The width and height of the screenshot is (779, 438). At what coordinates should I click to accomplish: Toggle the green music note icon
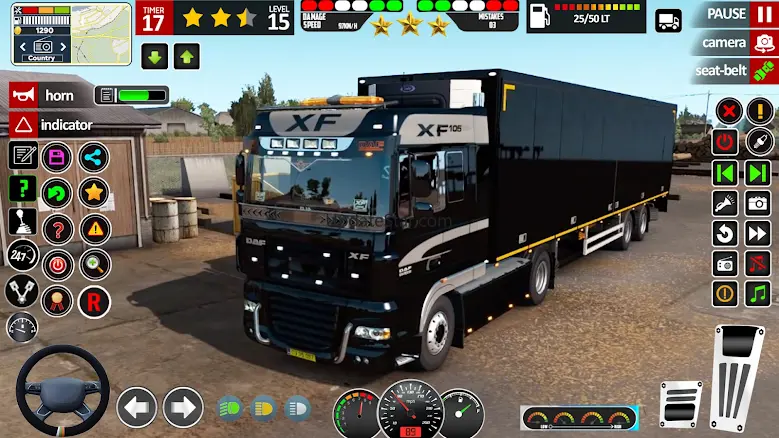coord(757,294)
